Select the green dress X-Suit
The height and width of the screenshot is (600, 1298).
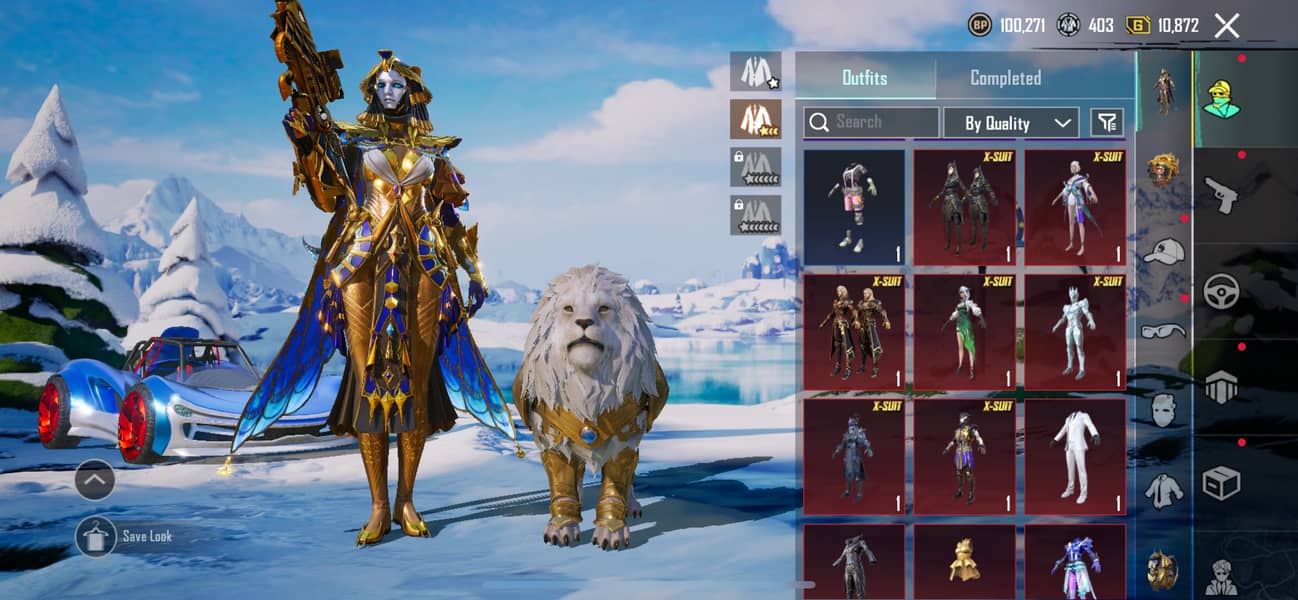pos(964,331)
